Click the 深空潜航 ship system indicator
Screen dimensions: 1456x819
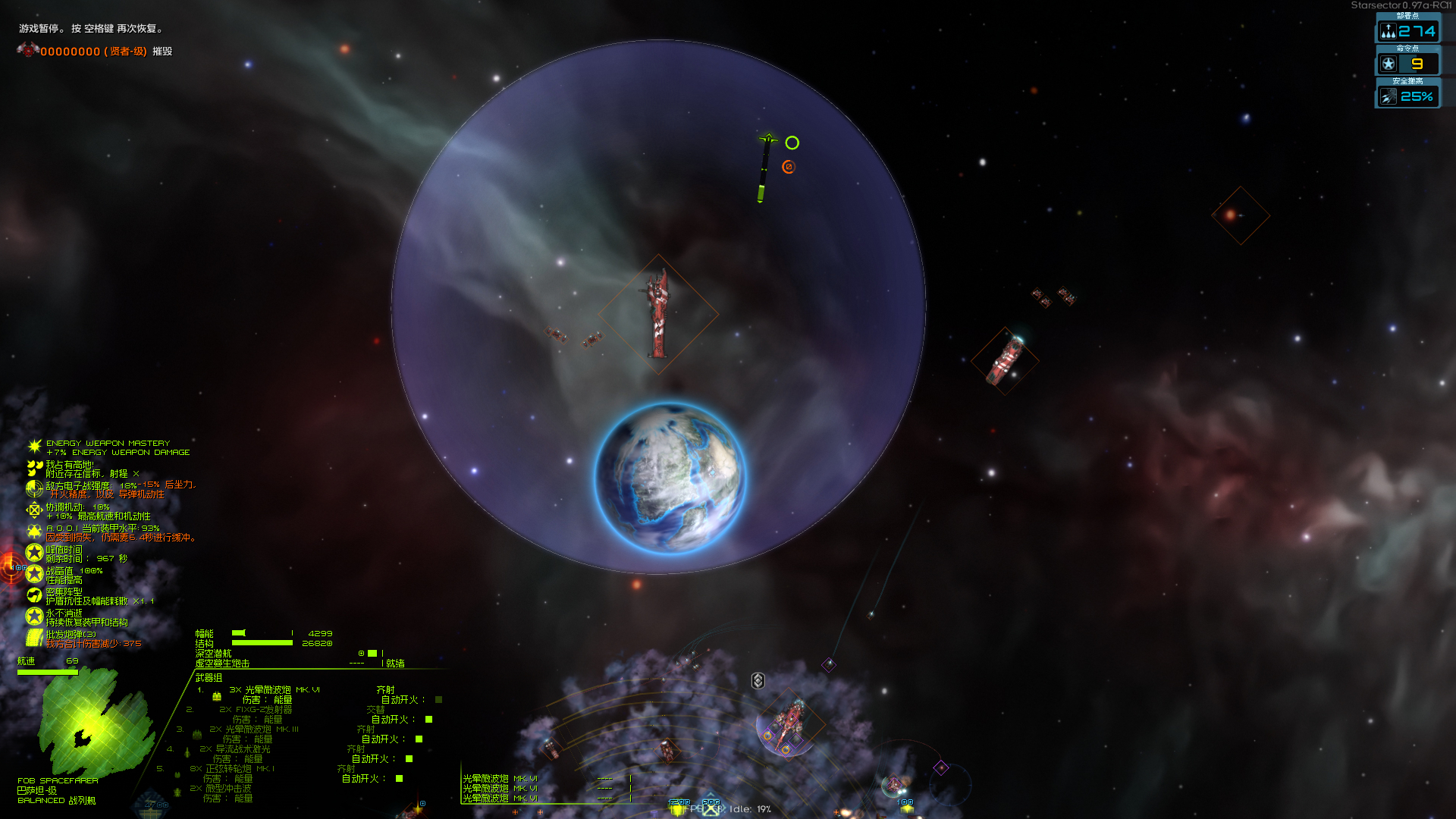pos(213,654)
